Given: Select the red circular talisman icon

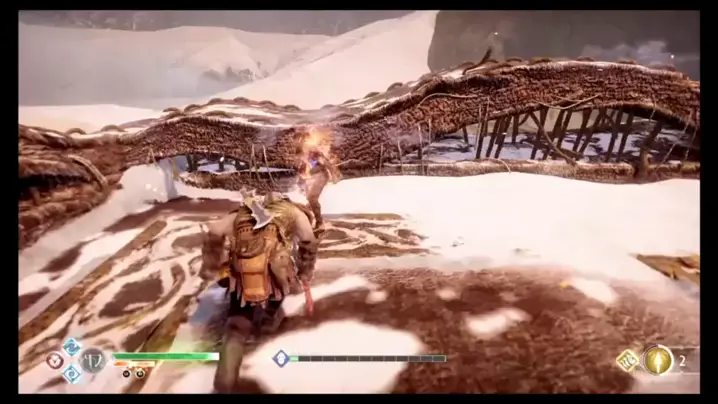Looking at the screenshot, I should point(54,360).
